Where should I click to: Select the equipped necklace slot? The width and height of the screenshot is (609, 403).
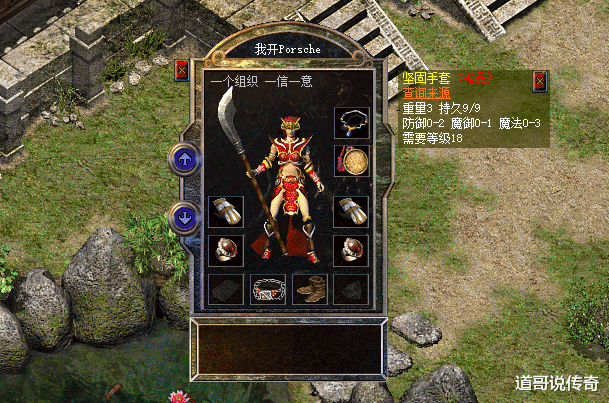pos(351,124)
